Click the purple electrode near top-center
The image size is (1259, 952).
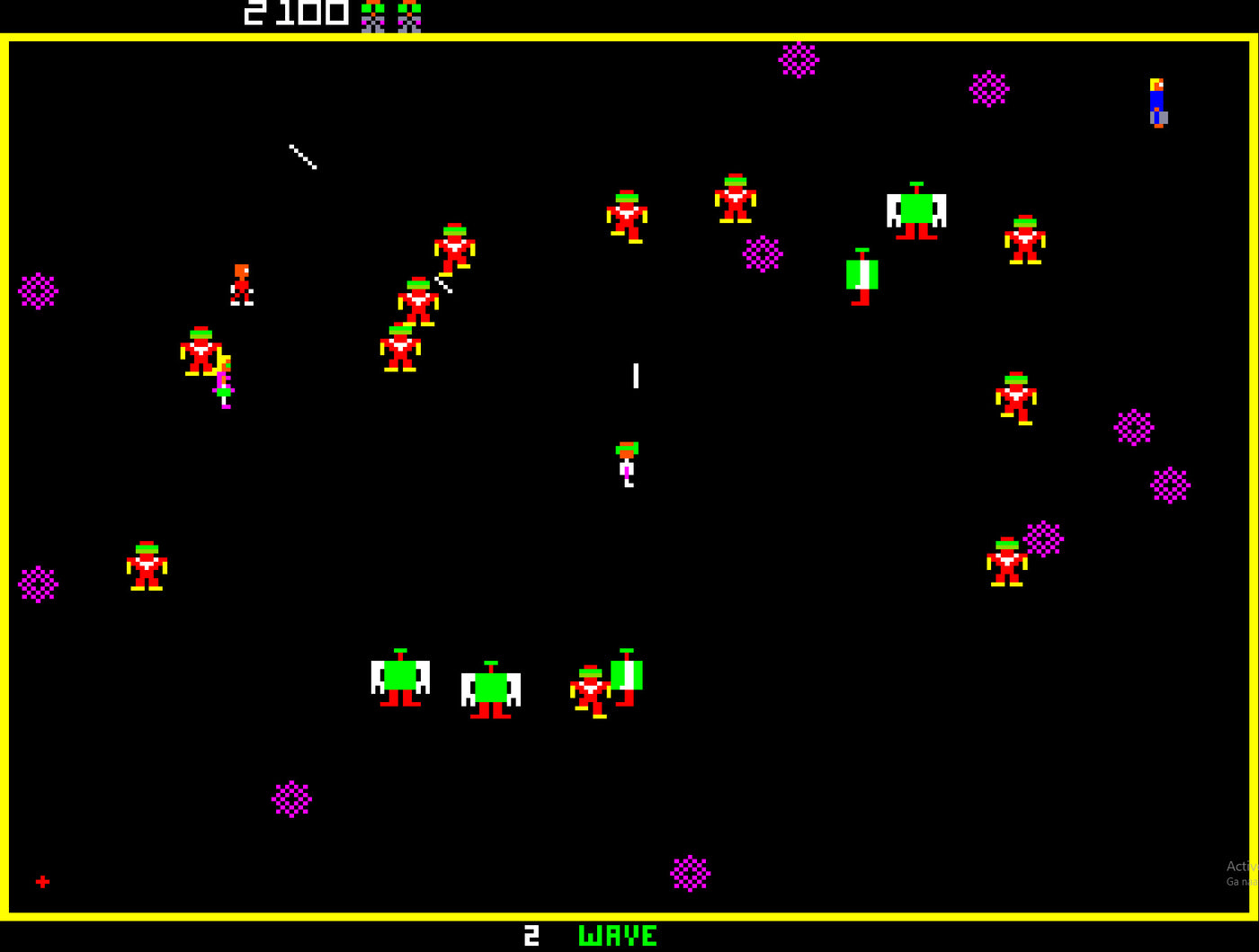tap(799, 61)
